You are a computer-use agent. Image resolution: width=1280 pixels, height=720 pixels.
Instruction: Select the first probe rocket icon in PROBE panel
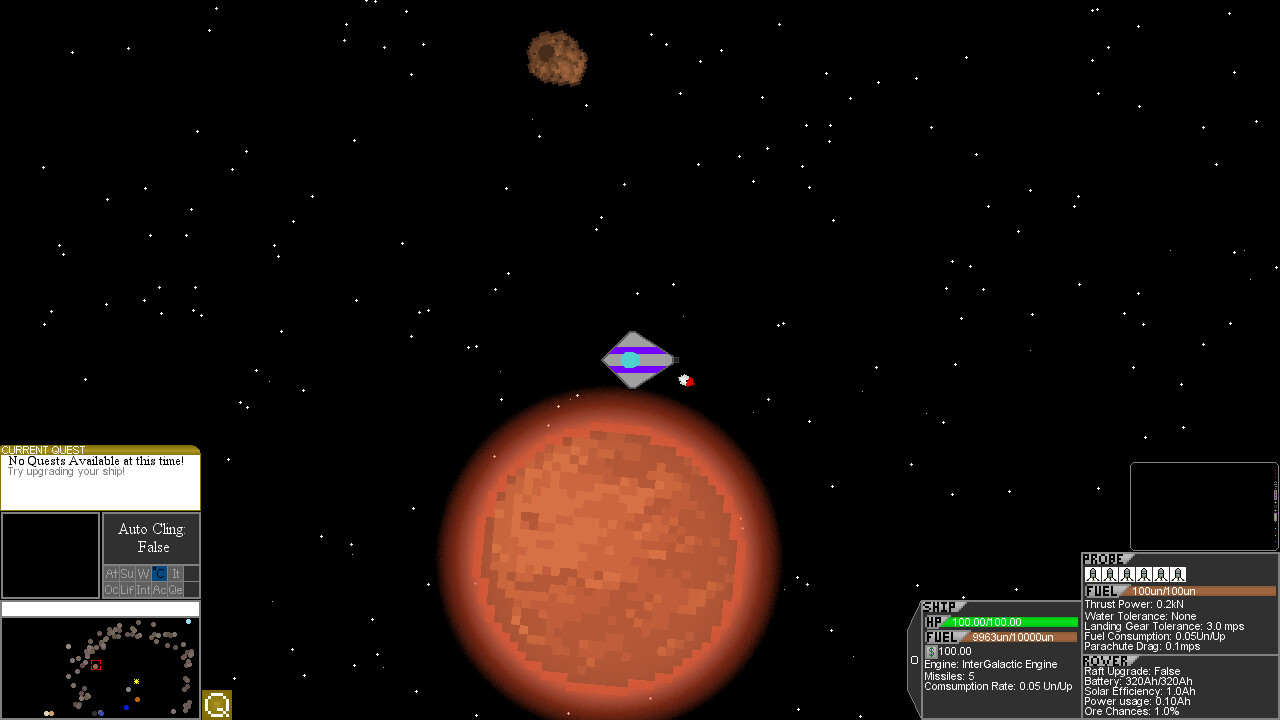tap(1094, 574)
